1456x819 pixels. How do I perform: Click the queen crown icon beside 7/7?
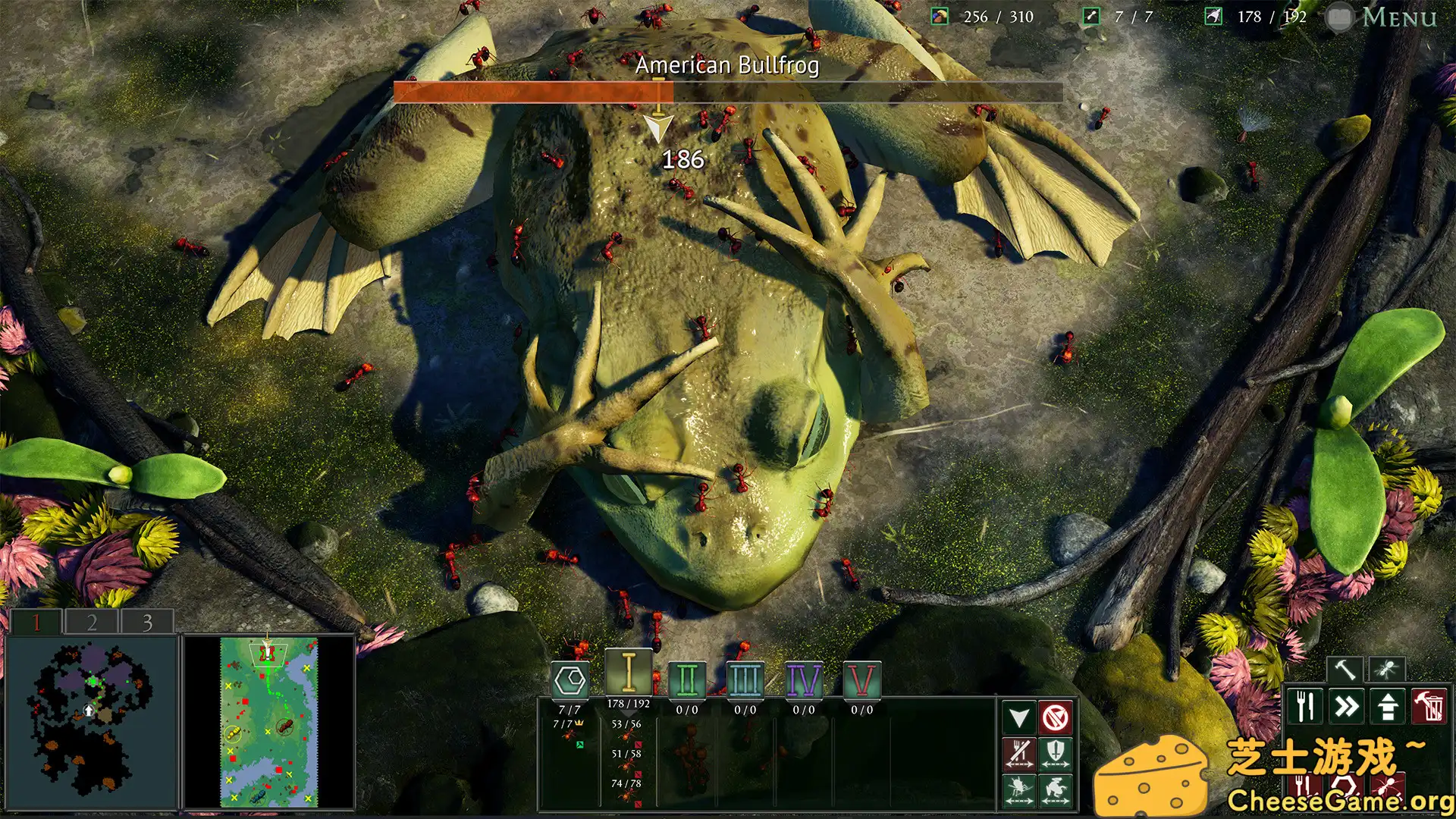click(x=579, y=723)
